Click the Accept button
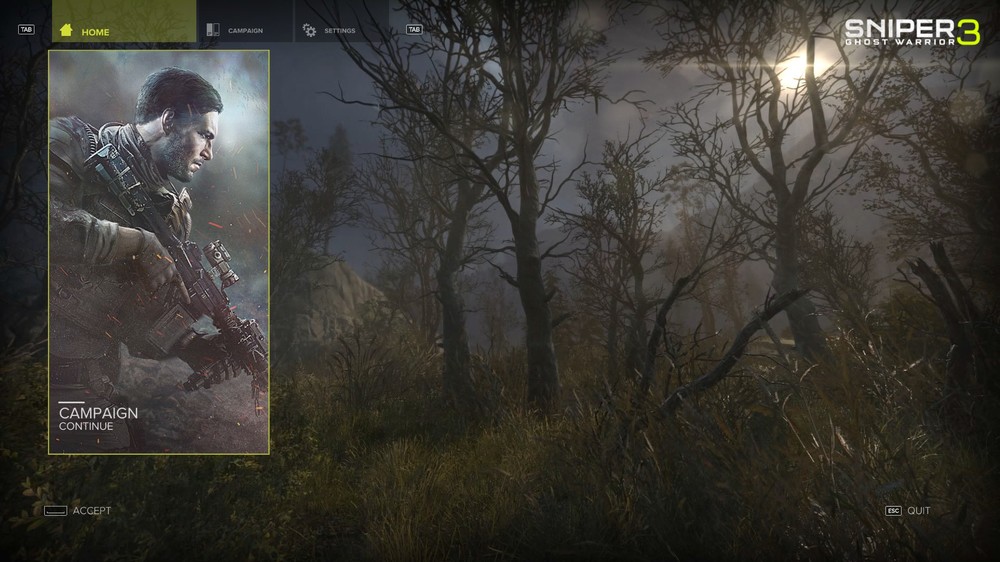The width and height of the screenshot is (1000, 562). click(79, 511)
